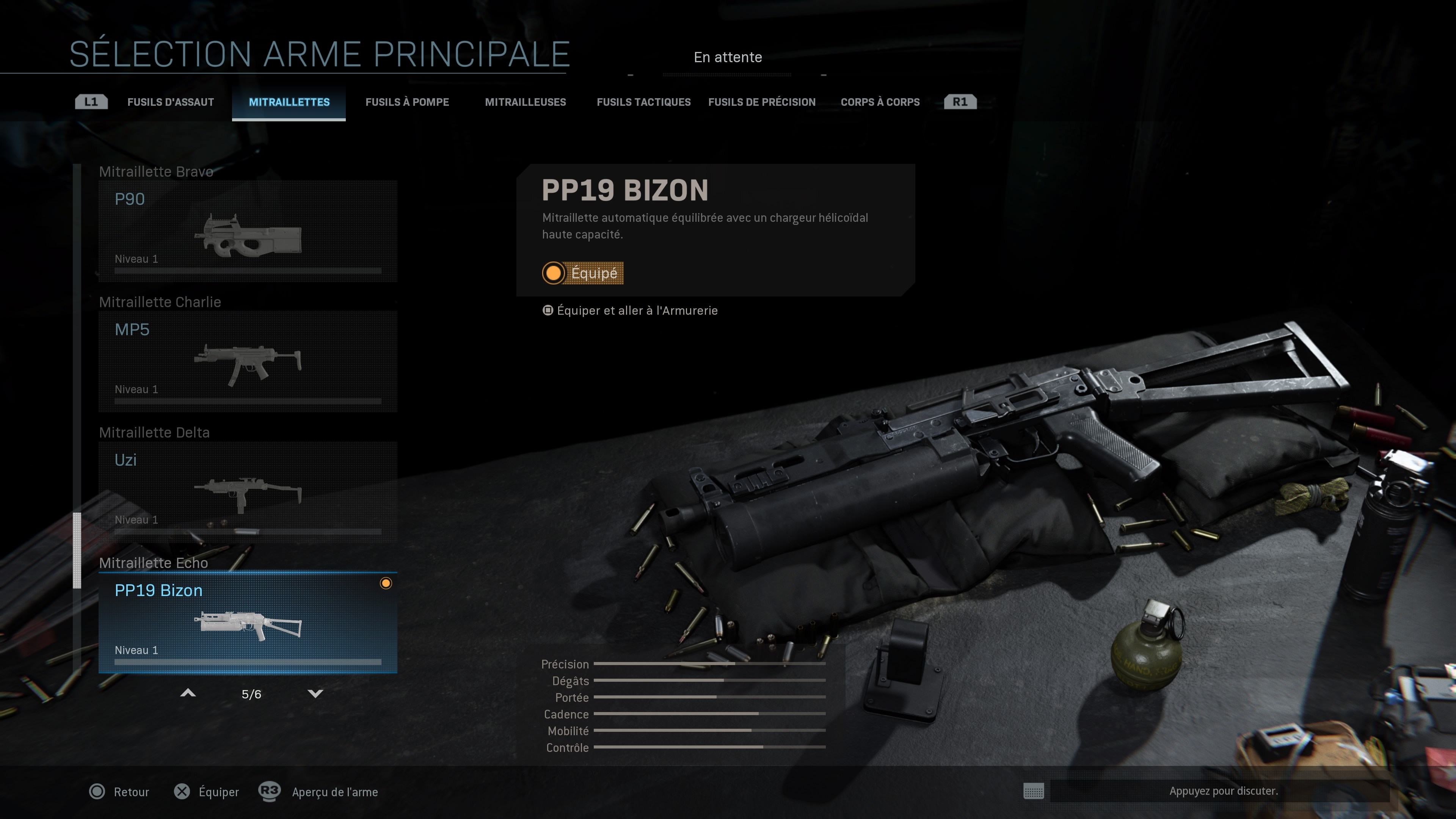Viewport: 1456px width, 819px height.
Task: Open the Fusils à pompe category
Action: (407, 102)
